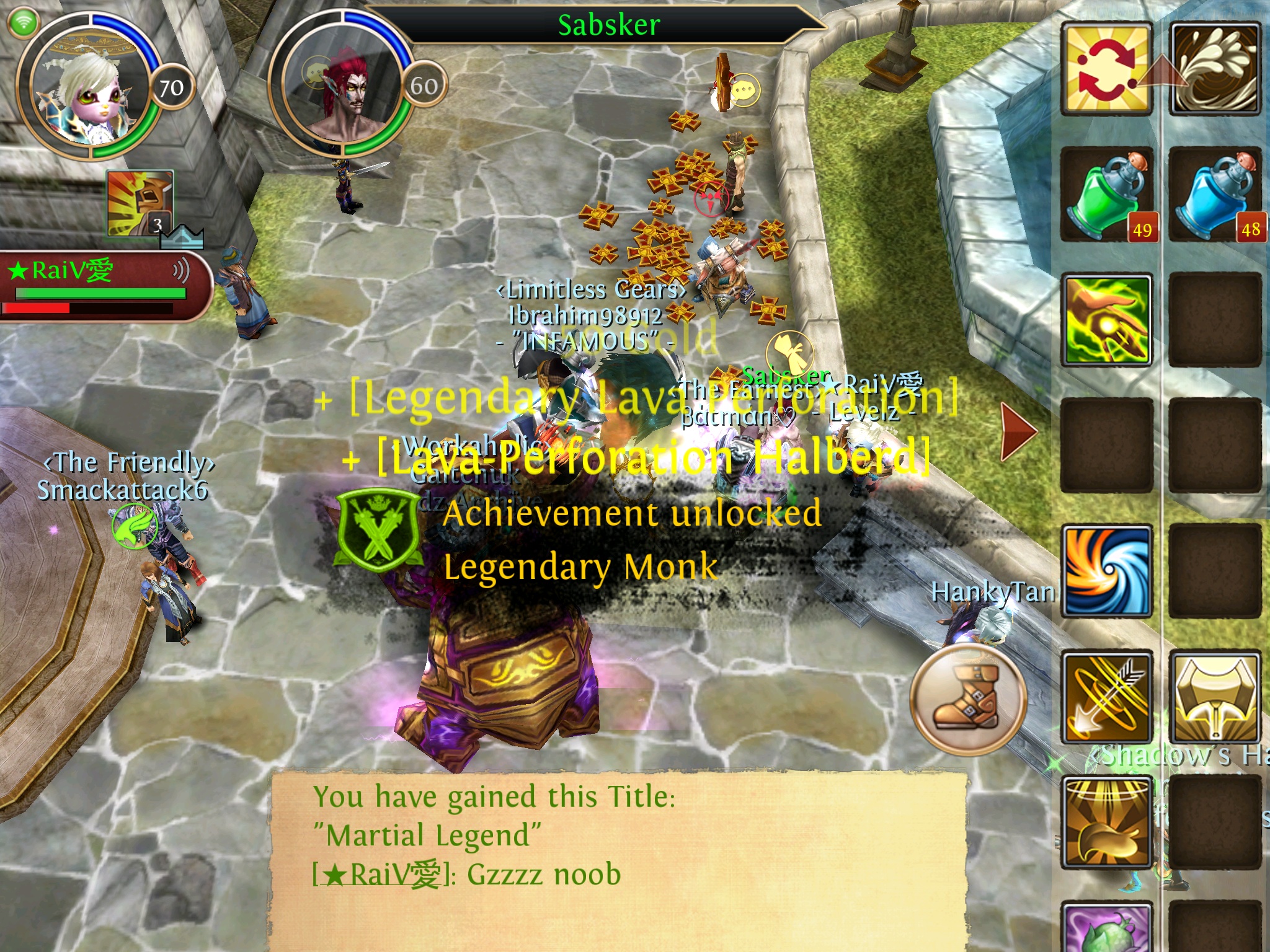Image resolution: width=1270 pixels, height=952 pixels.
Task: Use the blue potion with 48 left
Action: click(1215, 195)
